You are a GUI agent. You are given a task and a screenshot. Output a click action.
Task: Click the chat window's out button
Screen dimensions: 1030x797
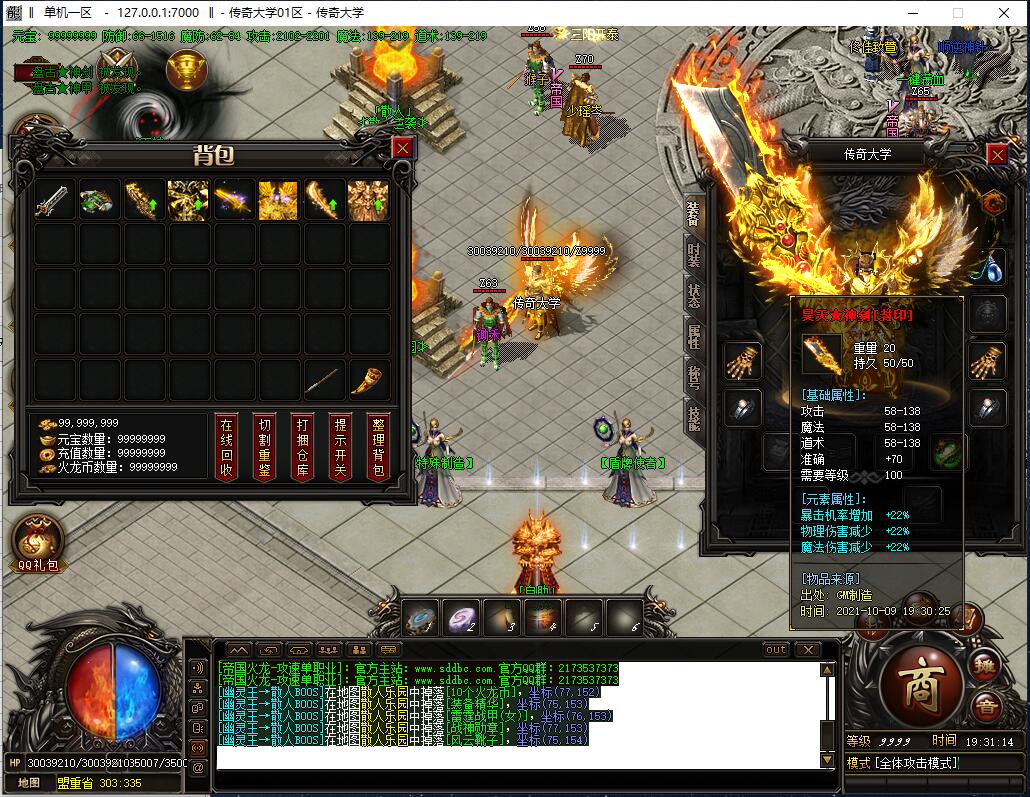point(776,649)
